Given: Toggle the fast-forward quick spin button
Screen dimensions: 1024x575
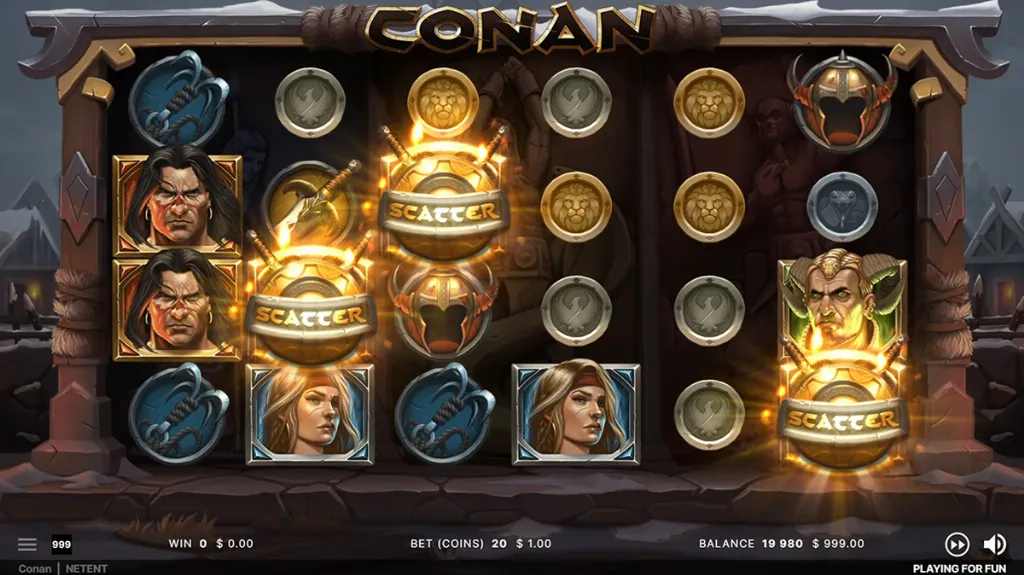Looking at the screenshot, I should tap(957, 544).
